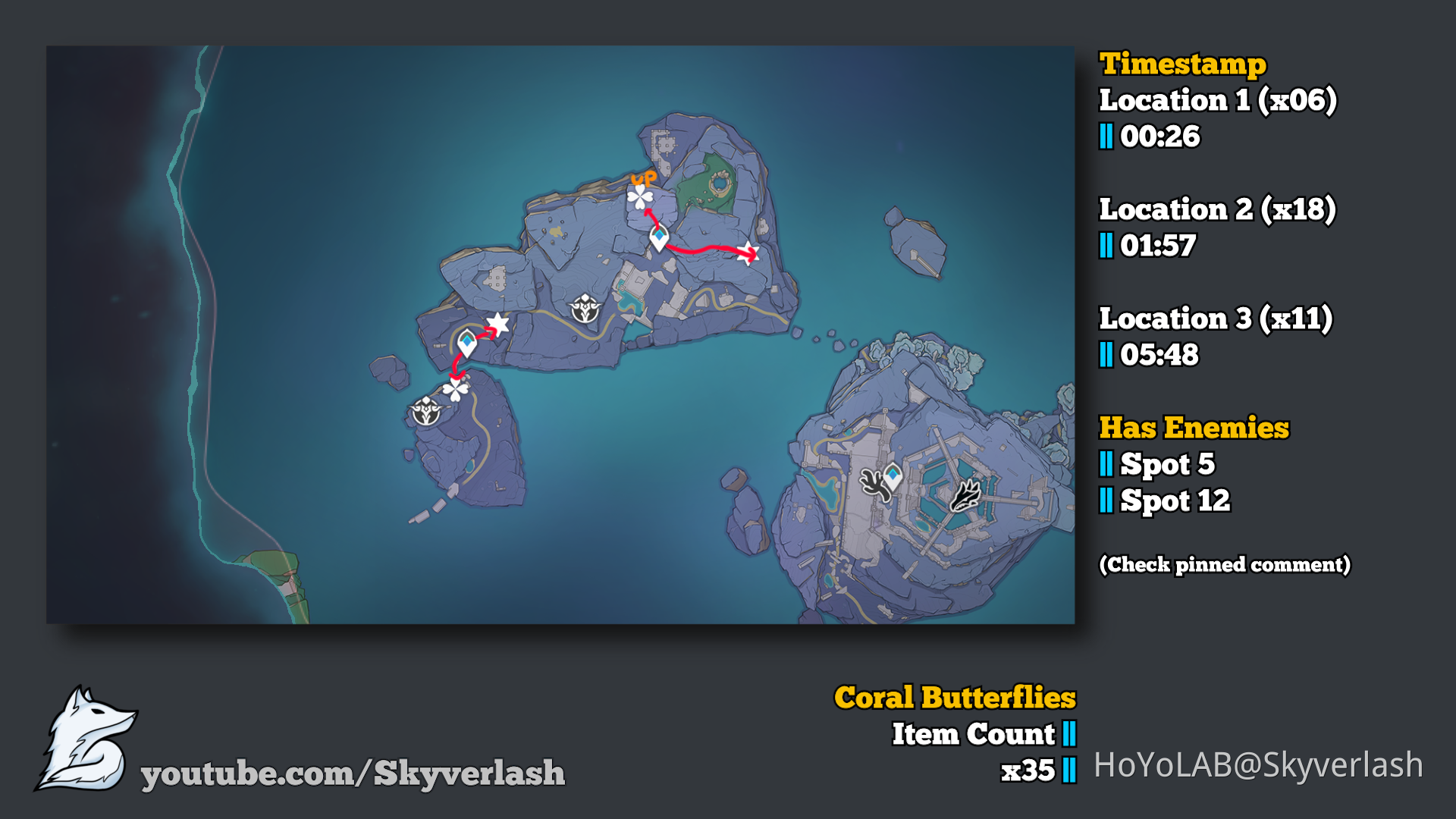Open the Timestamp section heading
The width and height of the screenshot is (1456, 819).
[1183, 64]
